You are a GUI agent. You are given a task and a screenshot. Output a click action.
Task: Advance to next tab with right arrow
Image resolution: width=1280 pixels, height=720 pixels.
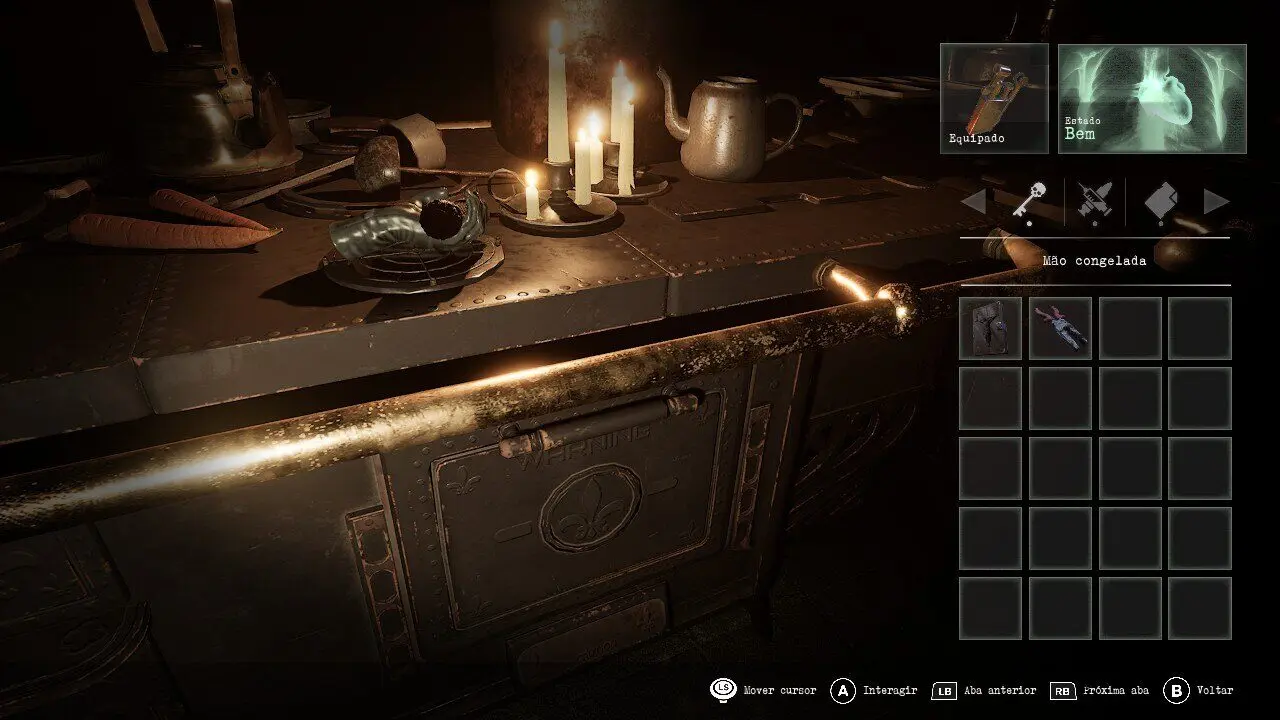1216,202
